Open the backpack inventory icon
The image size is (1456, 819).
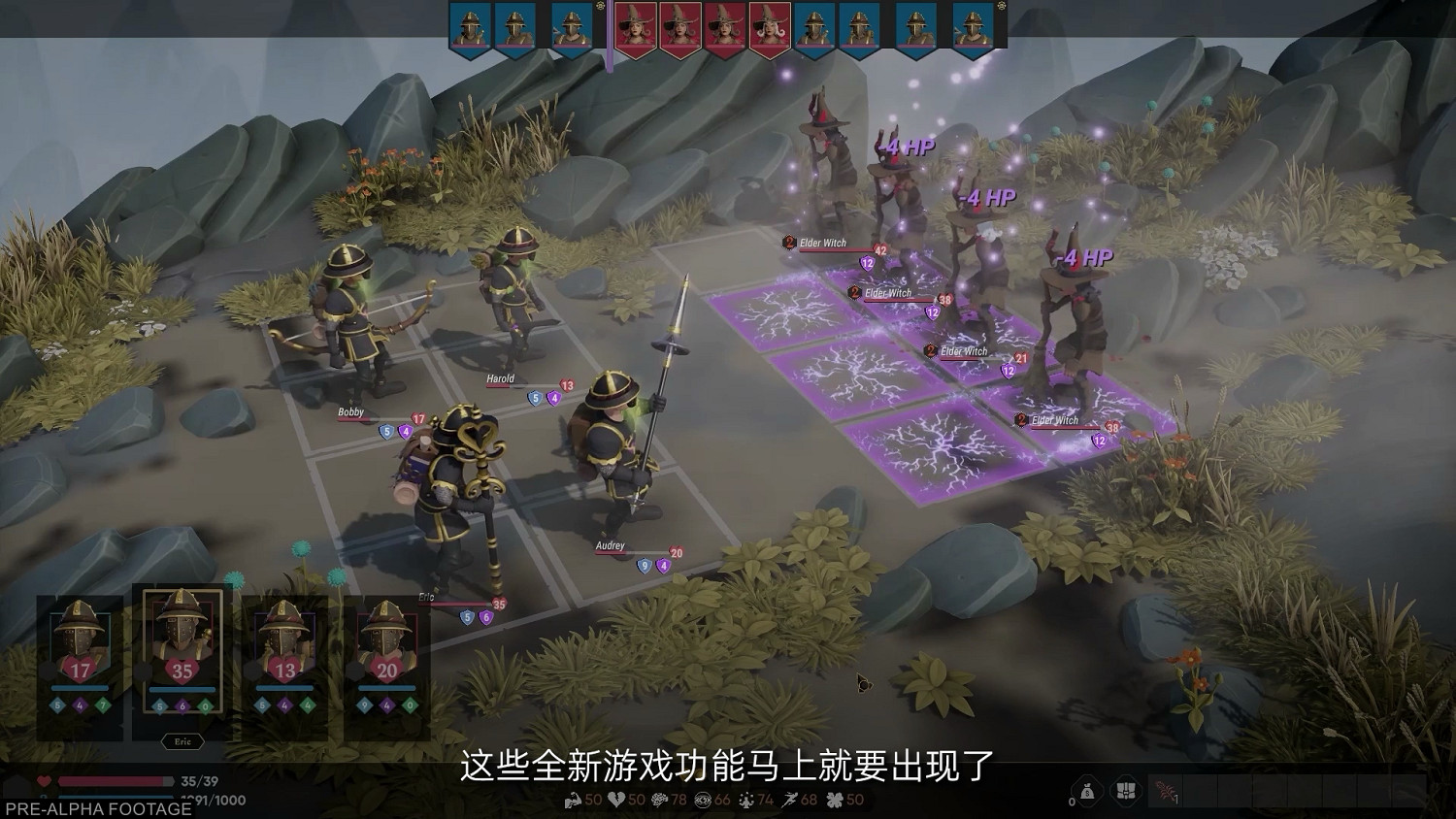tap(1126, 792)
